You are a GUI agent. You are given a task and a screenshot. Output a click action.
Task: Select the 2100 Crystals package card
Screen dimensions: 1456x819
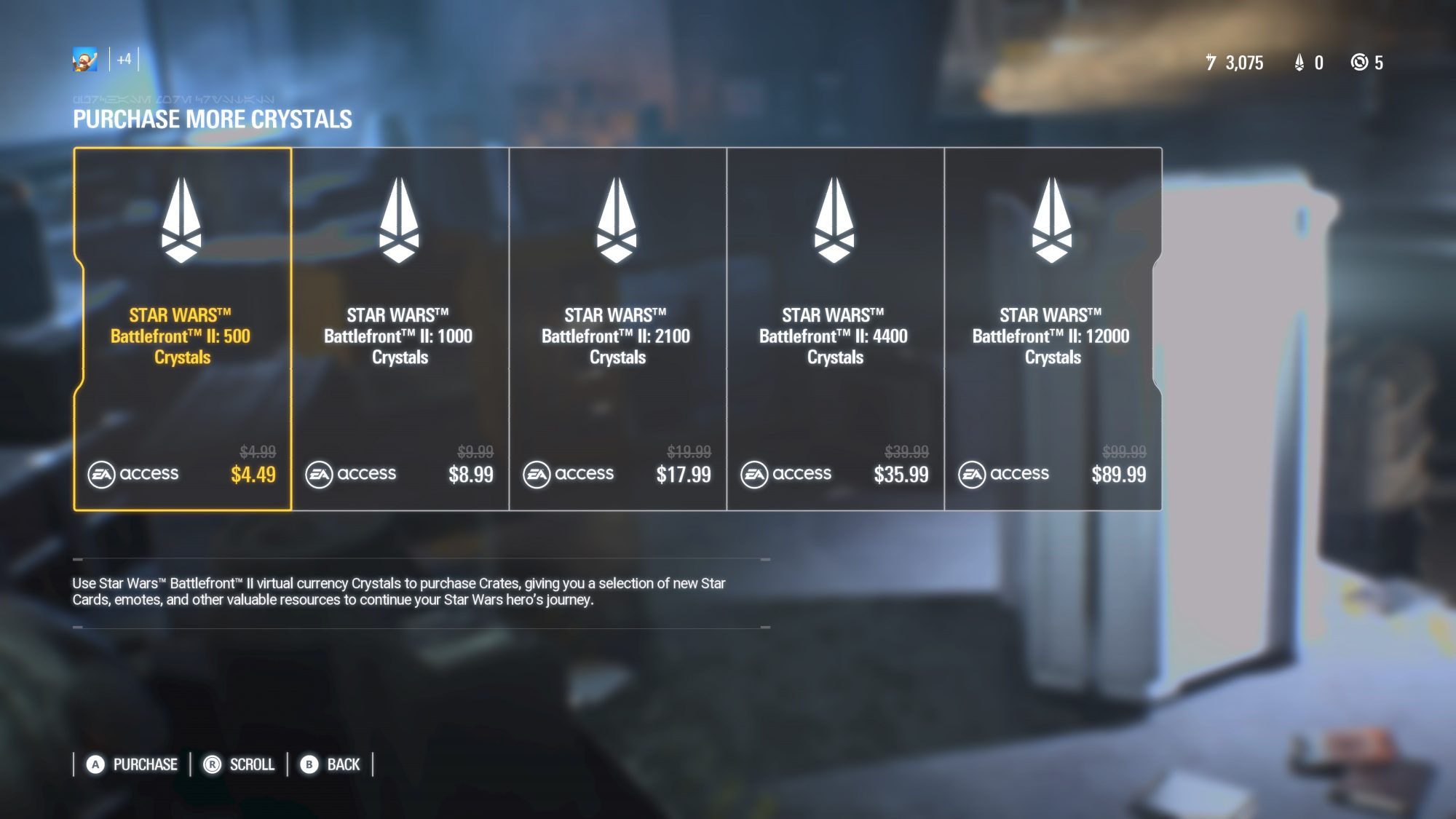pos(617,328)
